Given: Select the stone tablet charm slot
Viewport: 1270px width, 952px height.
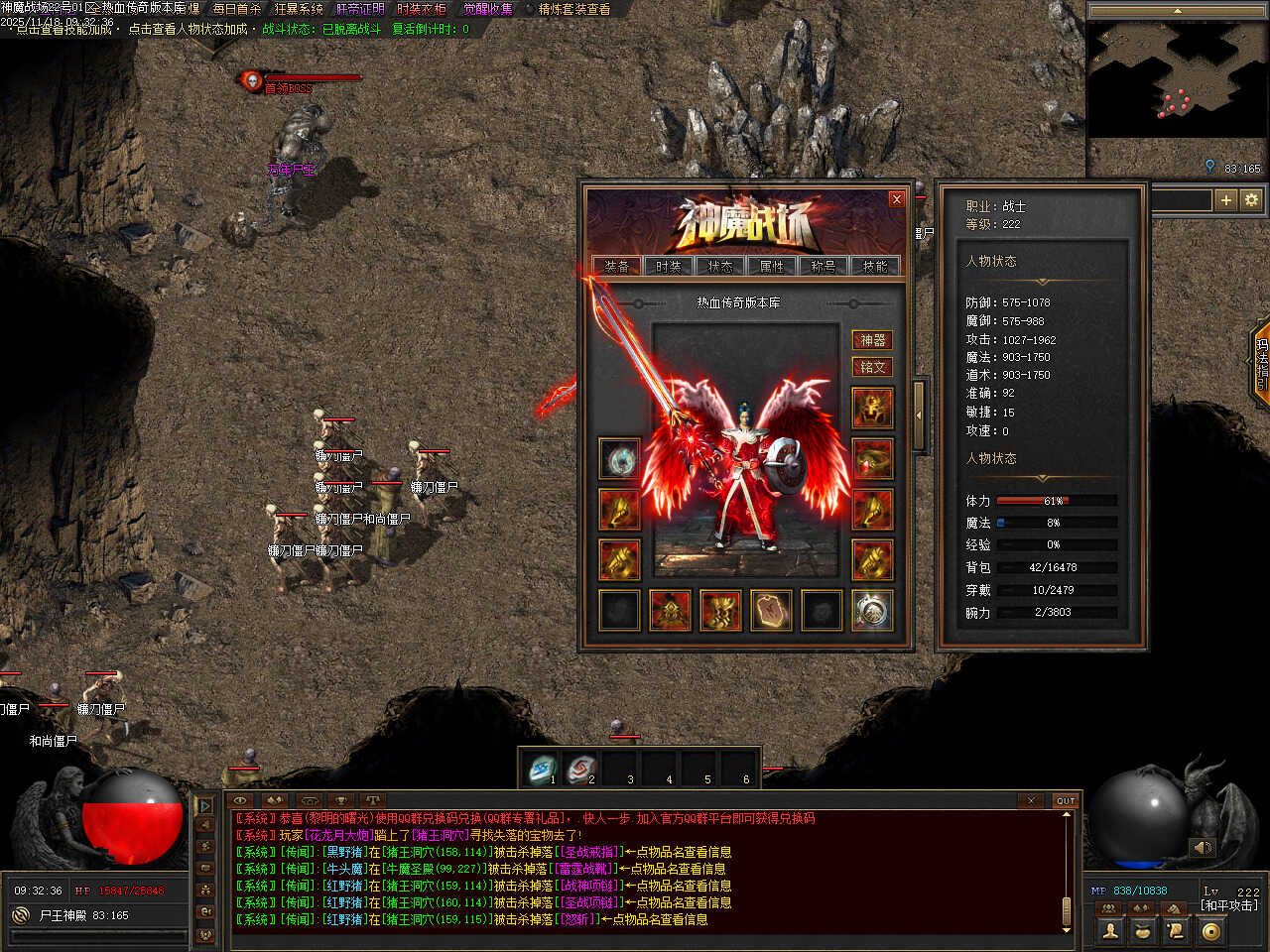Looking at the screenshot, I should click(x=771, y=610).
